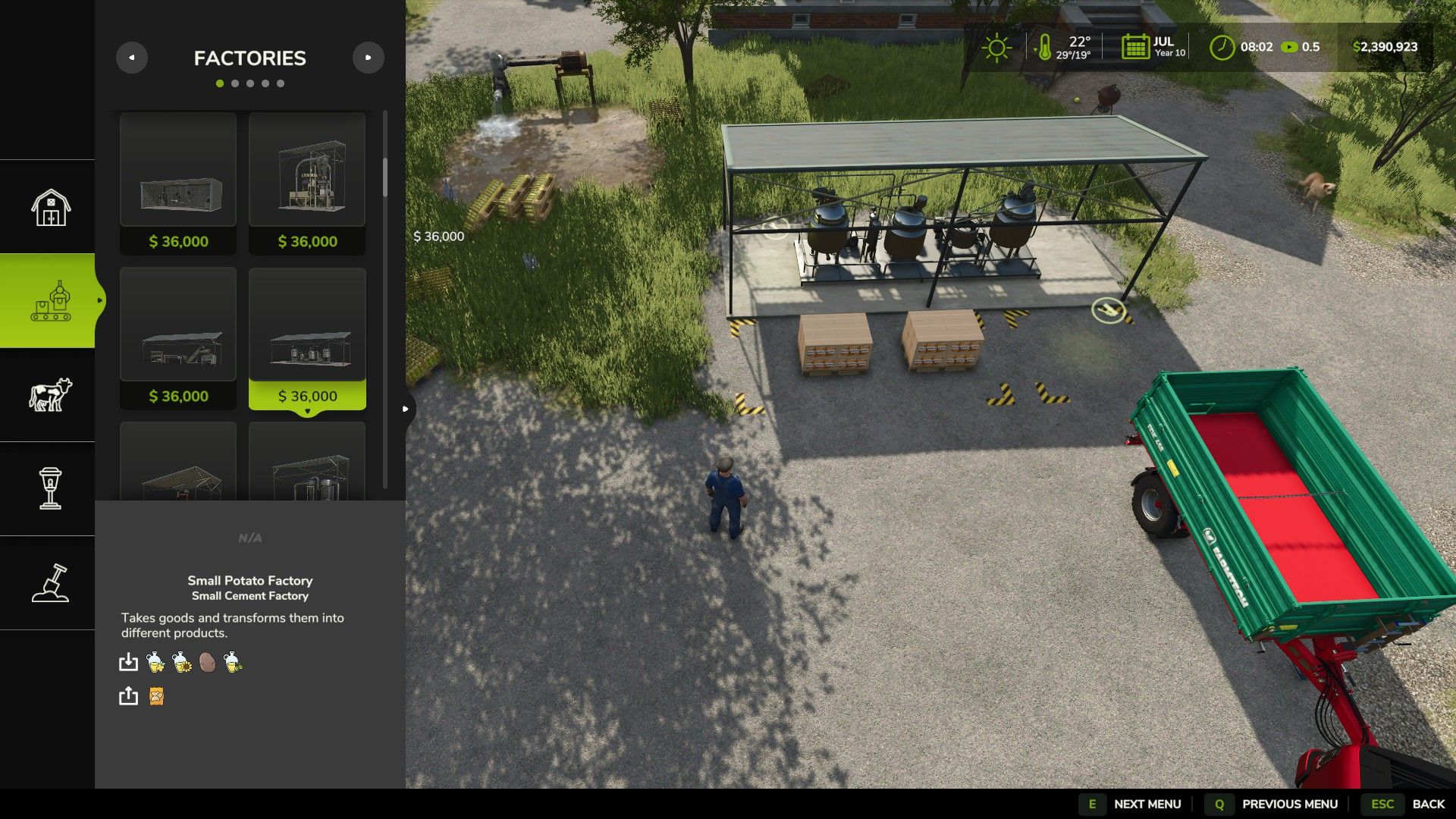Pick the tall mill machine factory tile
Image resolution: width=1456 pixels, height=819 pixels.
(307, 183)
